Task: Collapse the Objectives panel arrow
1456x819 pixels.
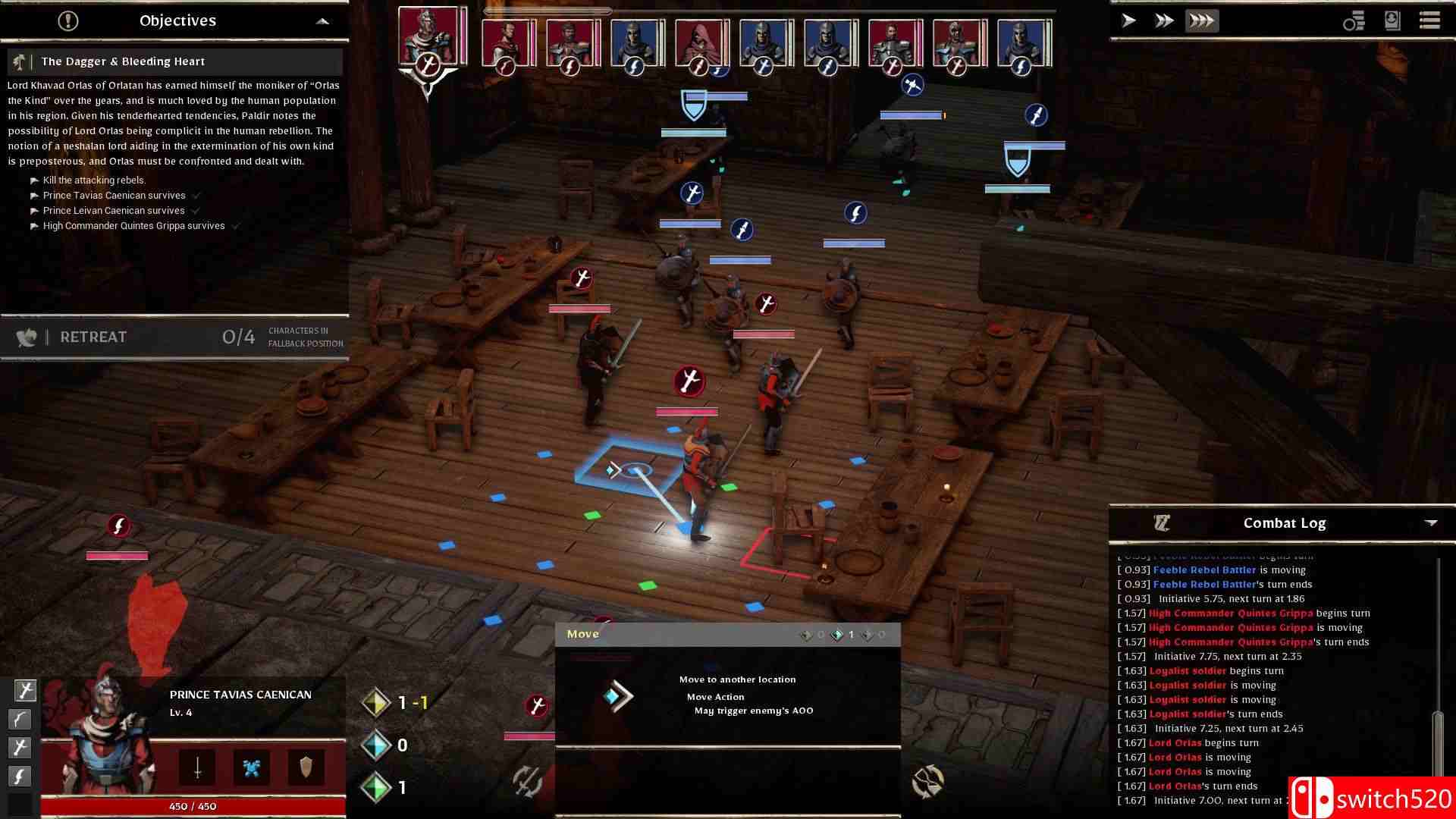Action: pyautogui.click(x=322, y=21)
